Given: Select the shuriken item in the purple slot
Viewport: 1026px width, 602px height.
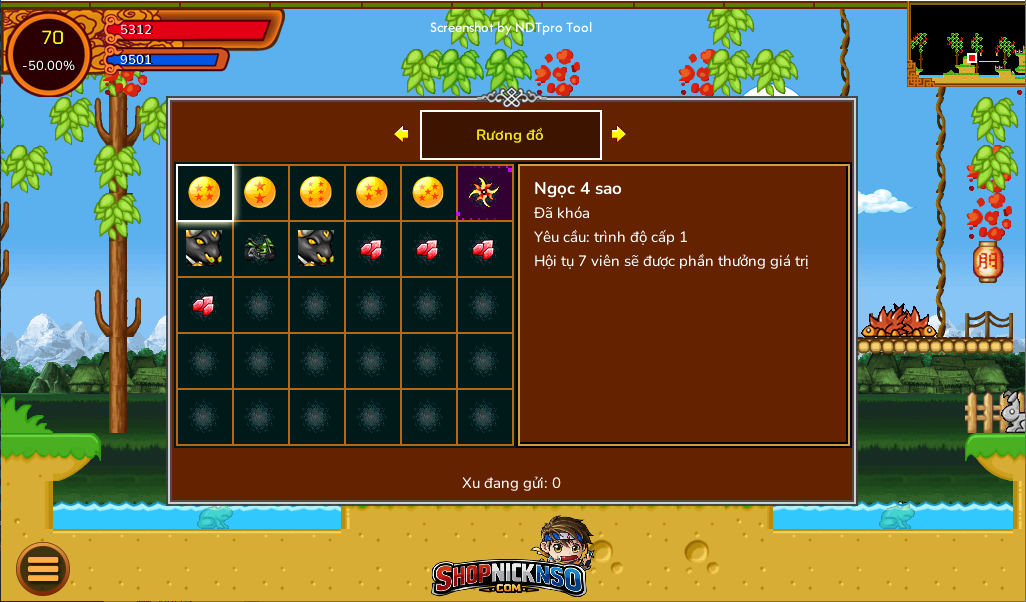Looking at the screenshot, I should pyautogui.click(x=484, y=192).
